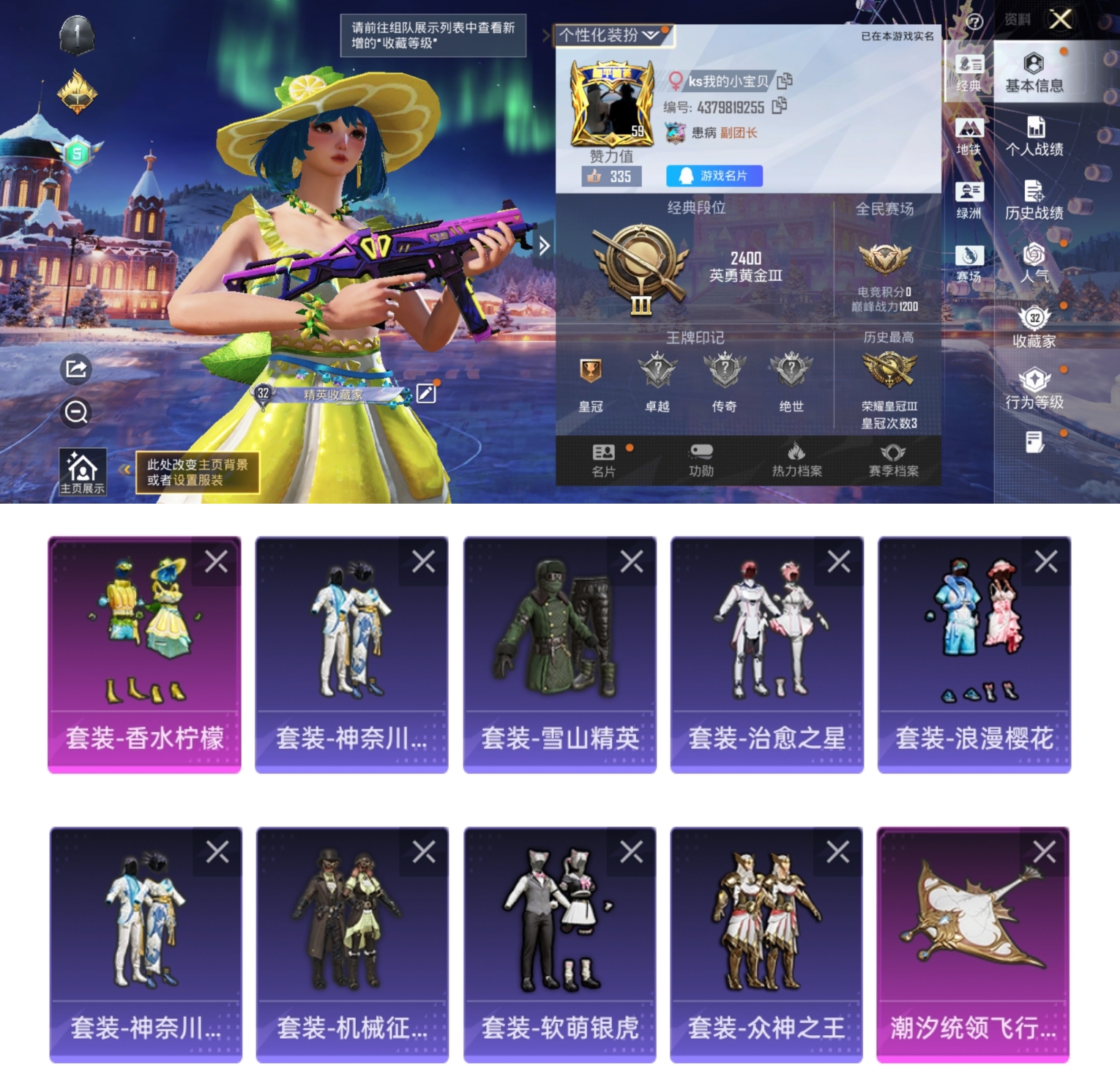This screenshot has width=1120, height=1082.
Task: Open the 经典 mode panel in sidebar
Action: coord(971,70)
